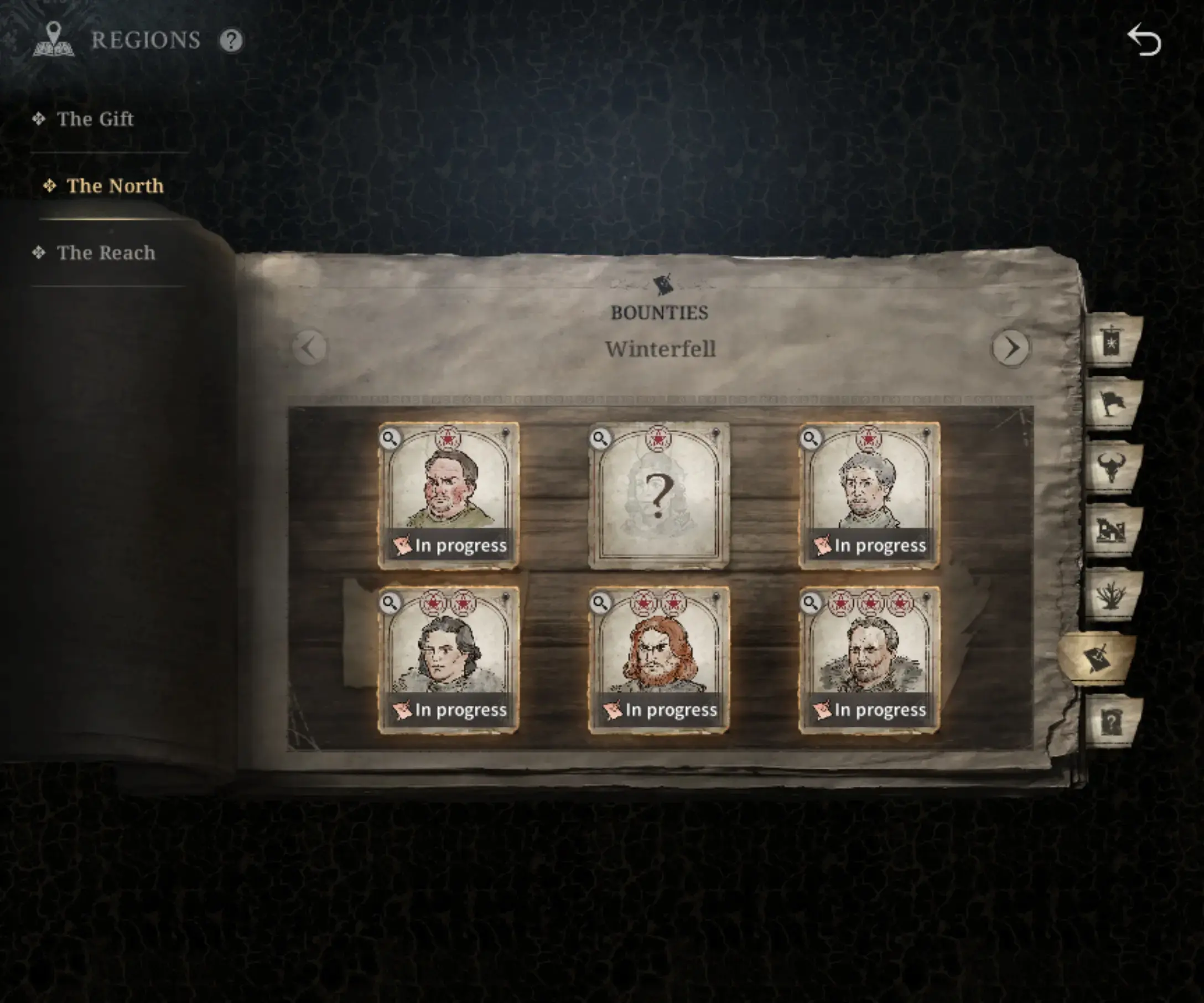Open The Reach region
This screenshot has width=1204, height=1003.
pyautogui.click(x=106, y=253)
